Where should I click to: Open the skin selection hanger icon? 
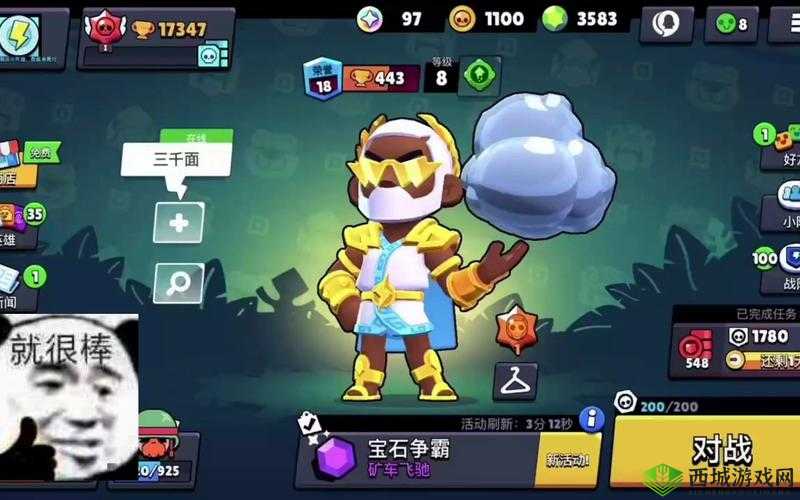click(515, 380)
